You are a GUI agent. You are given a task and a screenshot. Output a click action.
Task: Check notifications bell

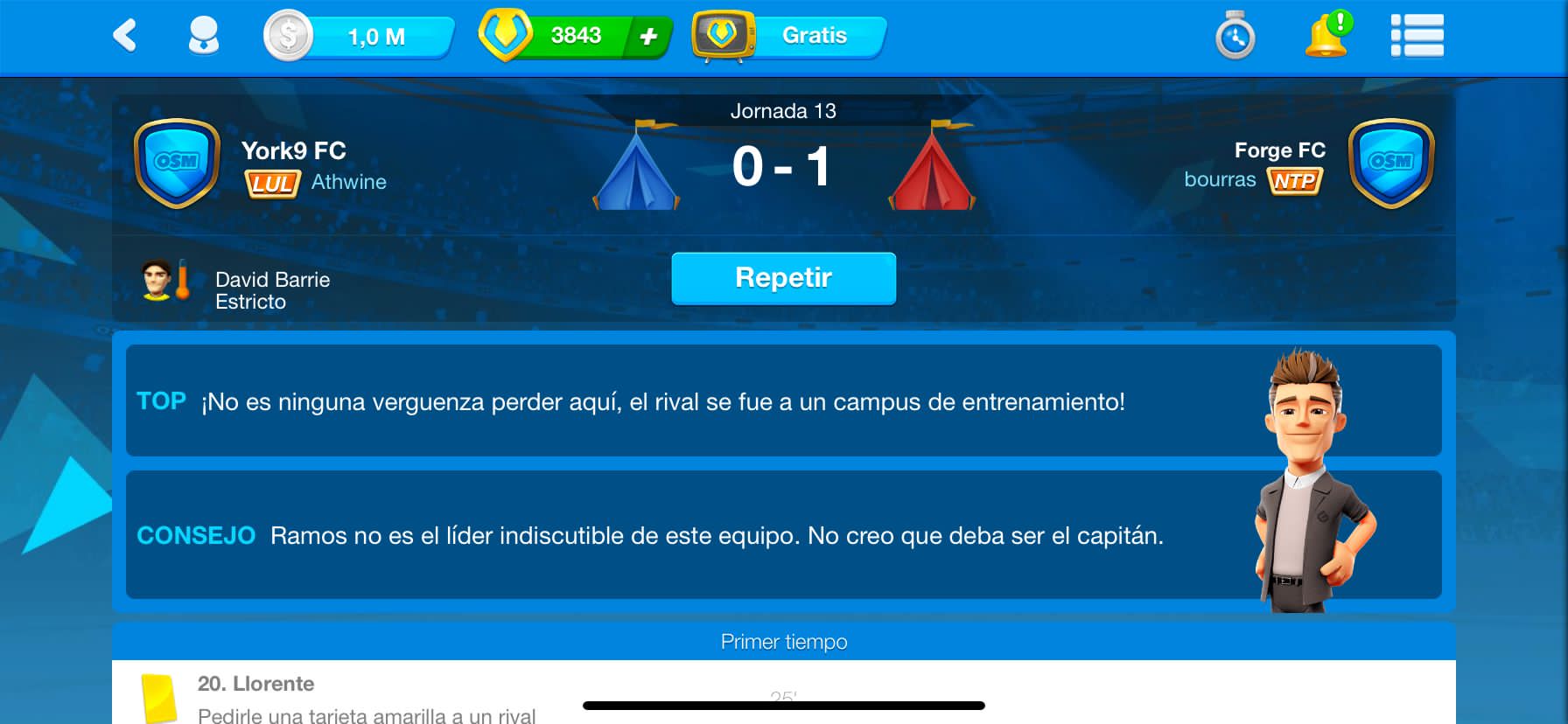1326,36
